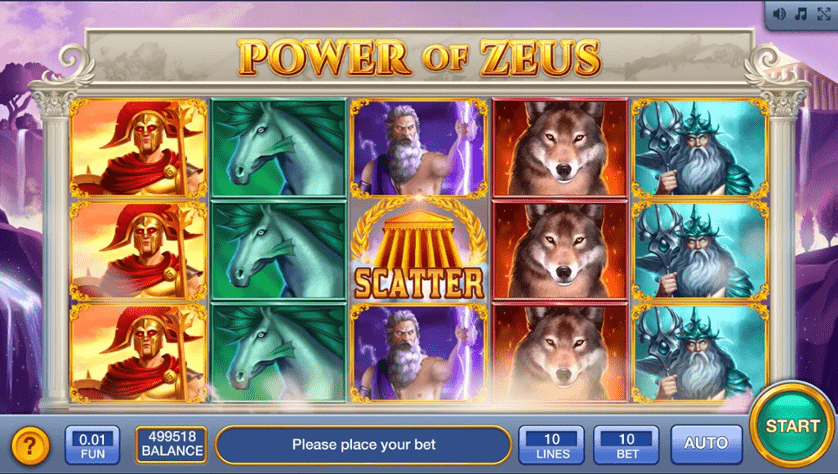838x474 pixels.
Task: Enter fullscreen using the arrows icon
Action: point(822,14)
